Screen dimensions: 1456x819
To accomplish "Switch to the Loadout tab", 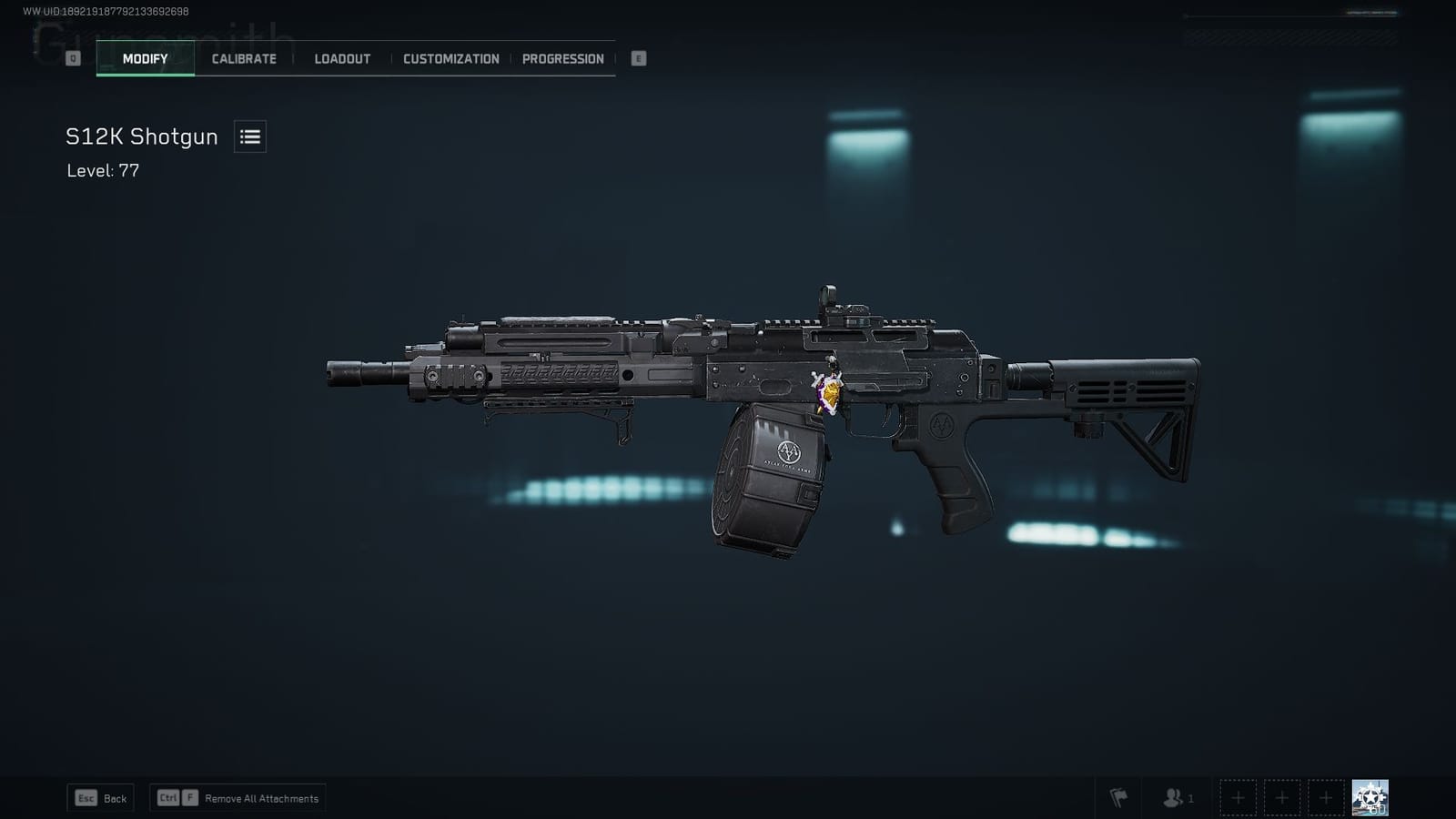I will coord(341,57).
